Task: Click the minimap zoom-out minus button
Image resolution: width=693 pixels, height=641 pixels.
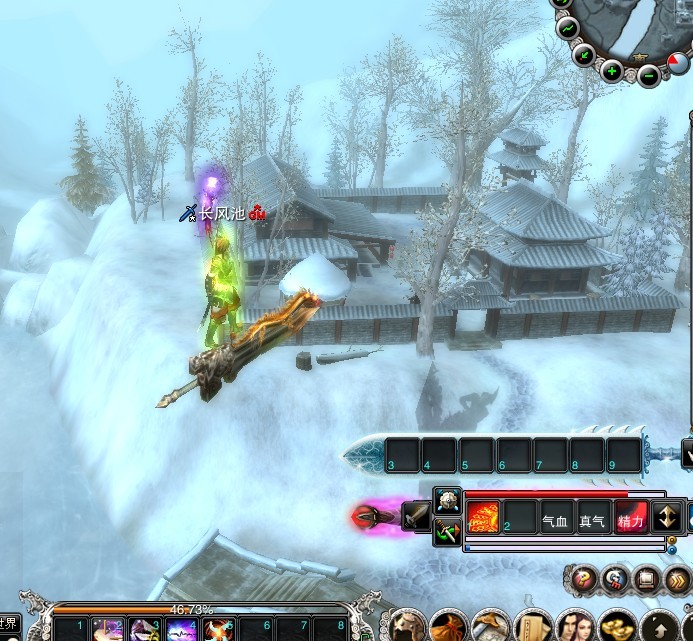Action: point(650,74)
